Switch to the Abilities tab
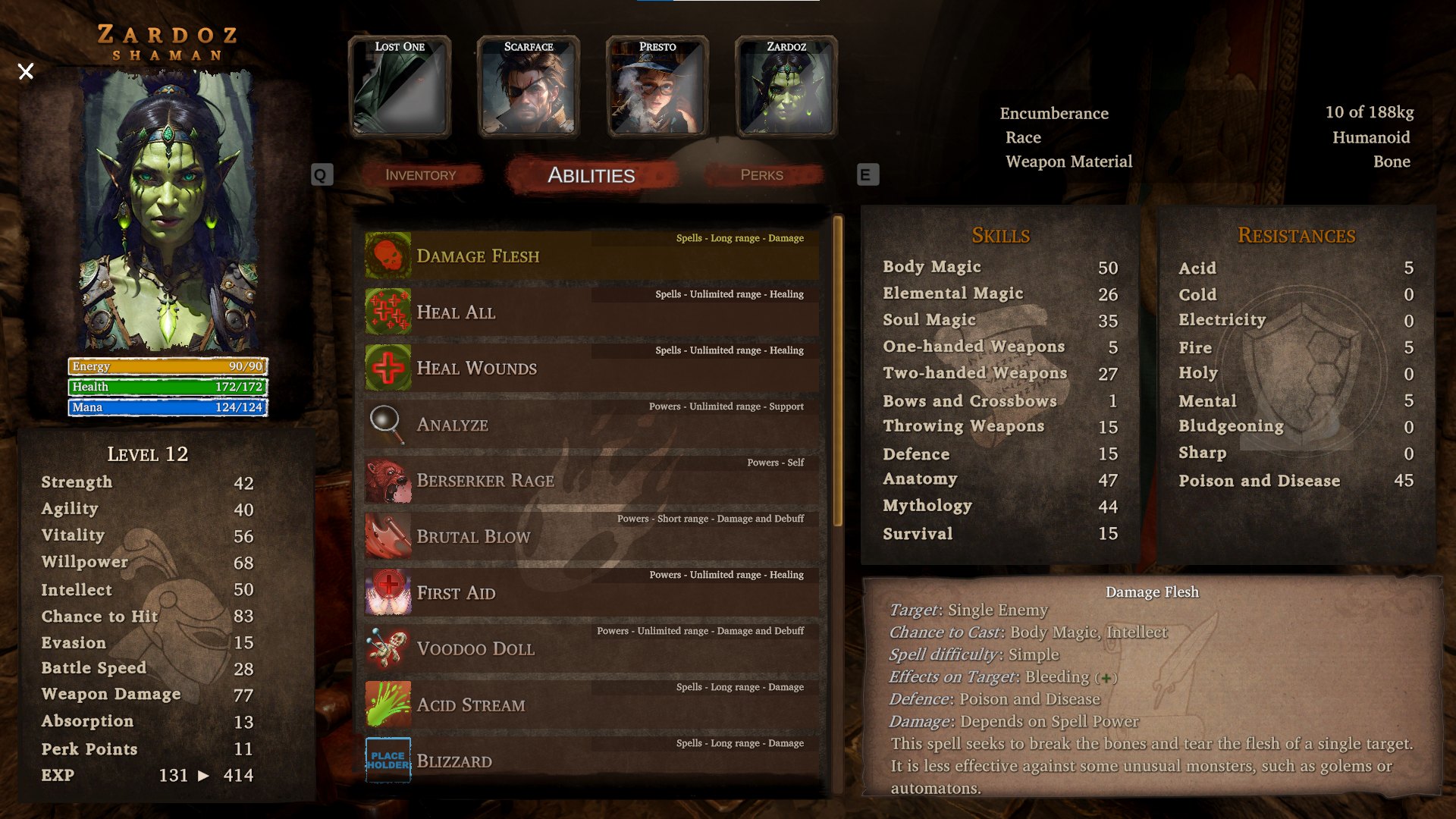The height and width of the screenshot is (819, 1456). pos(591,175)
